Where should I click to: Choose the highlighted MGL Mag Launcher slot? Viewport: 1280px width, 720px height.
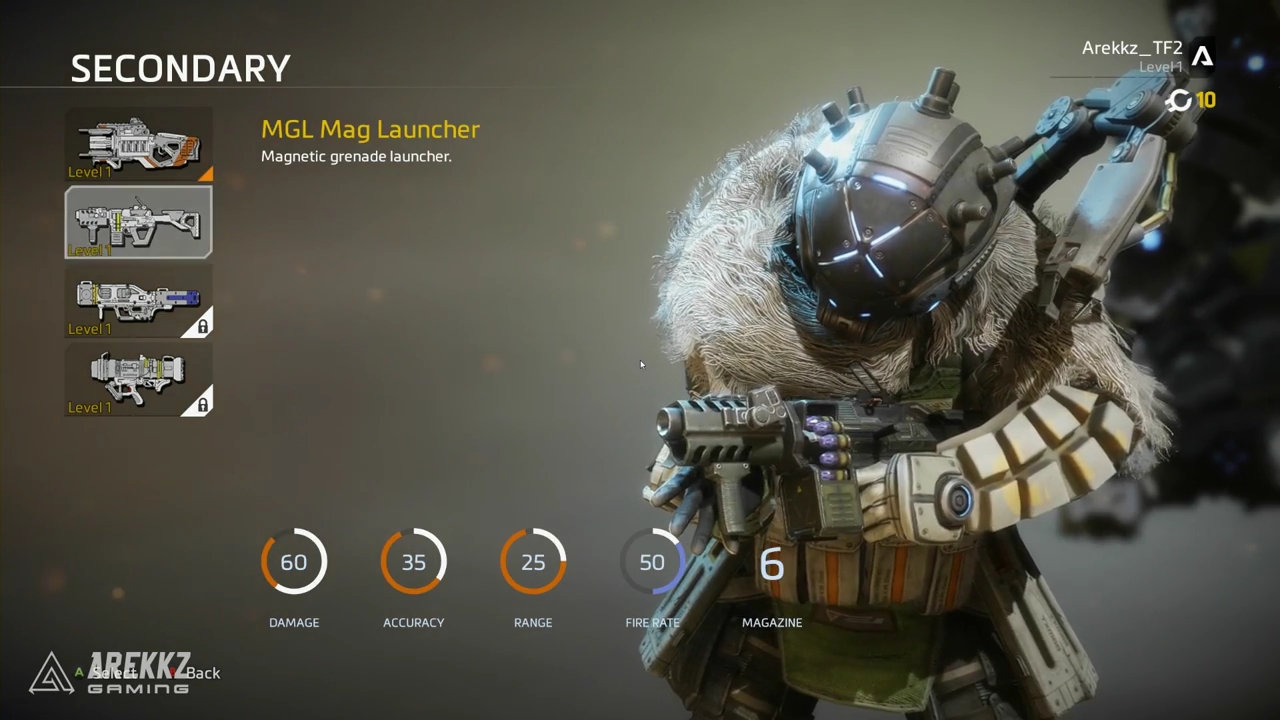point(139,222)
